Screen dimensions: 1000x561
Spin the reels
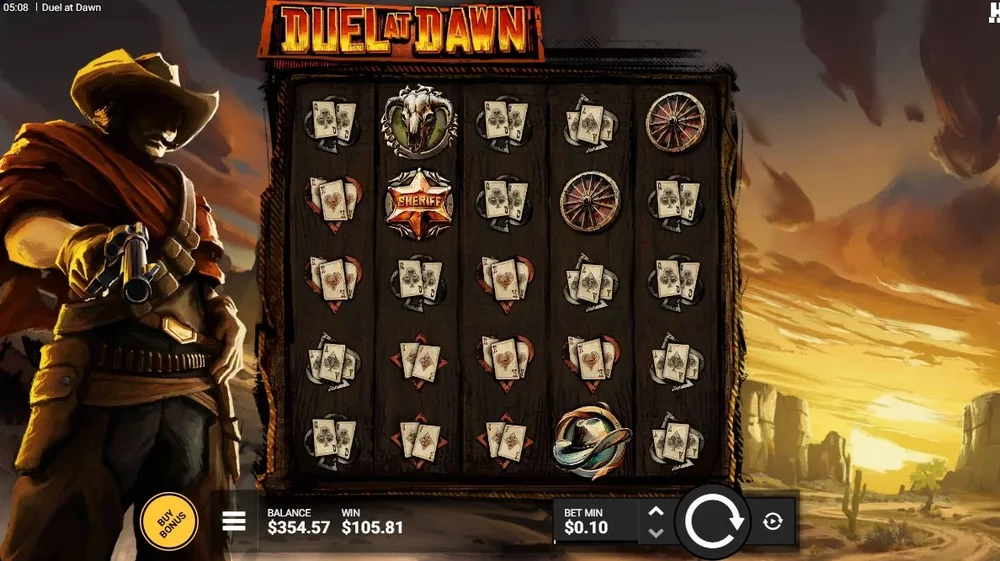coord(712,521)
